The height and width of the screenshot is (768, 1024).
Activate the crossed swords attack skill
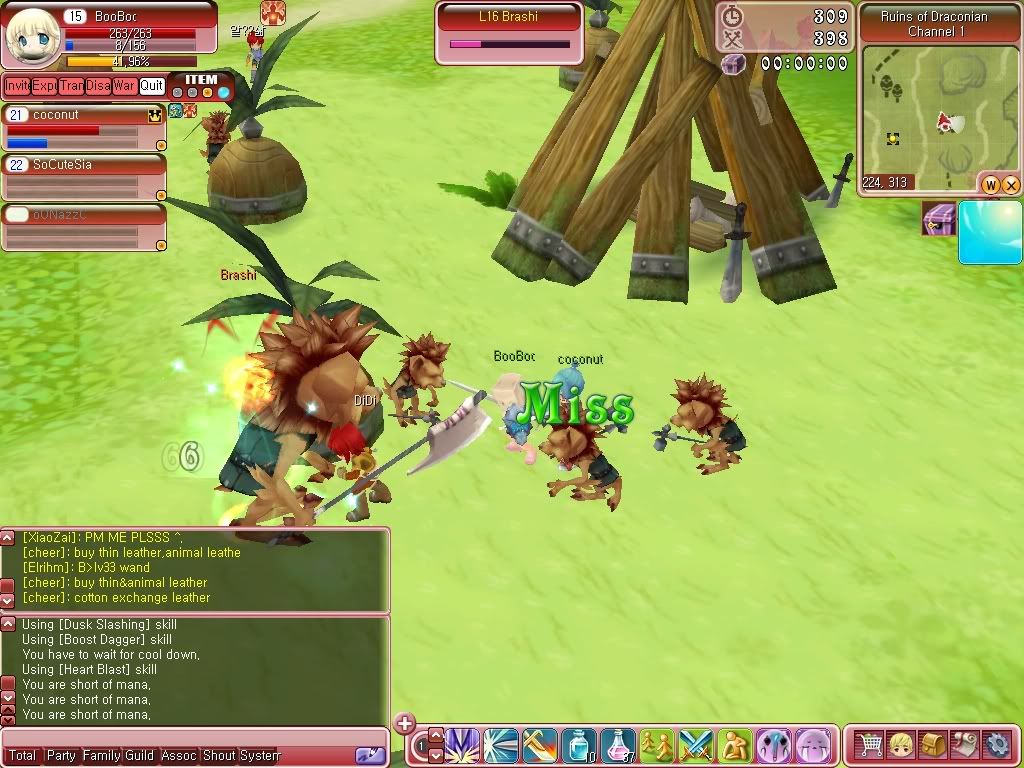pos(696,746)
